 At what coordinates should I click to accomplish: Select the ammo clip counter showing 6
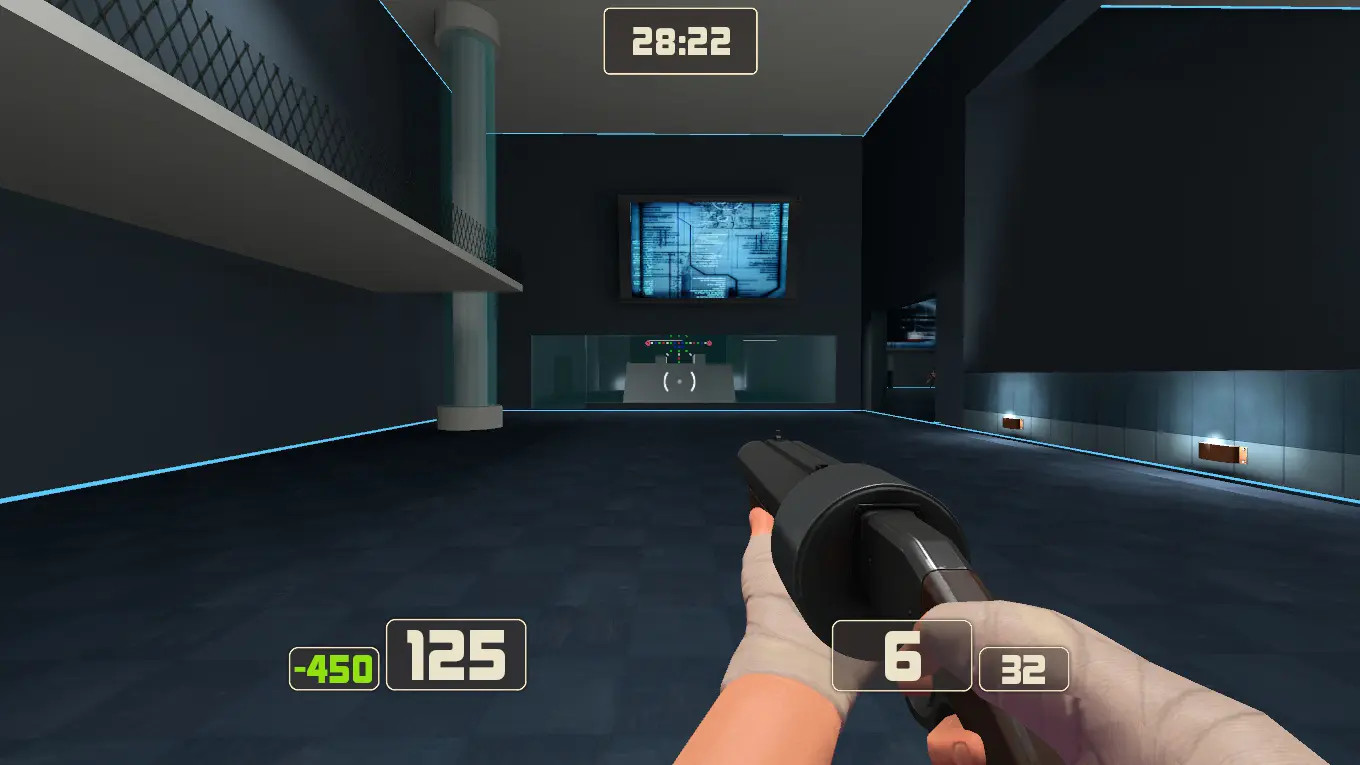900,655
